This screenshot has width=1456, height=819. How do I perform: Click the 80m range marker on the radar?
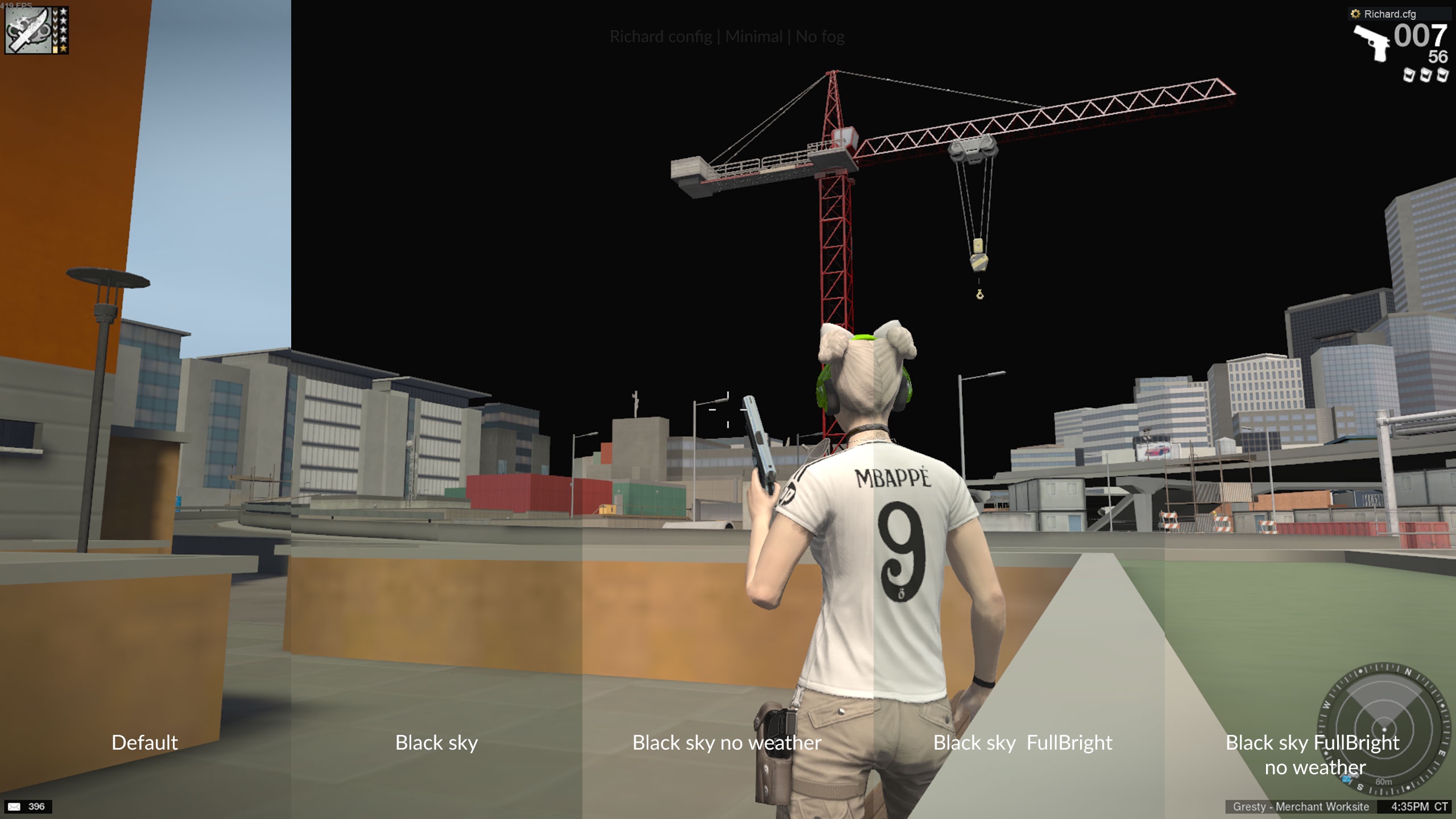tap(1383, 782)
